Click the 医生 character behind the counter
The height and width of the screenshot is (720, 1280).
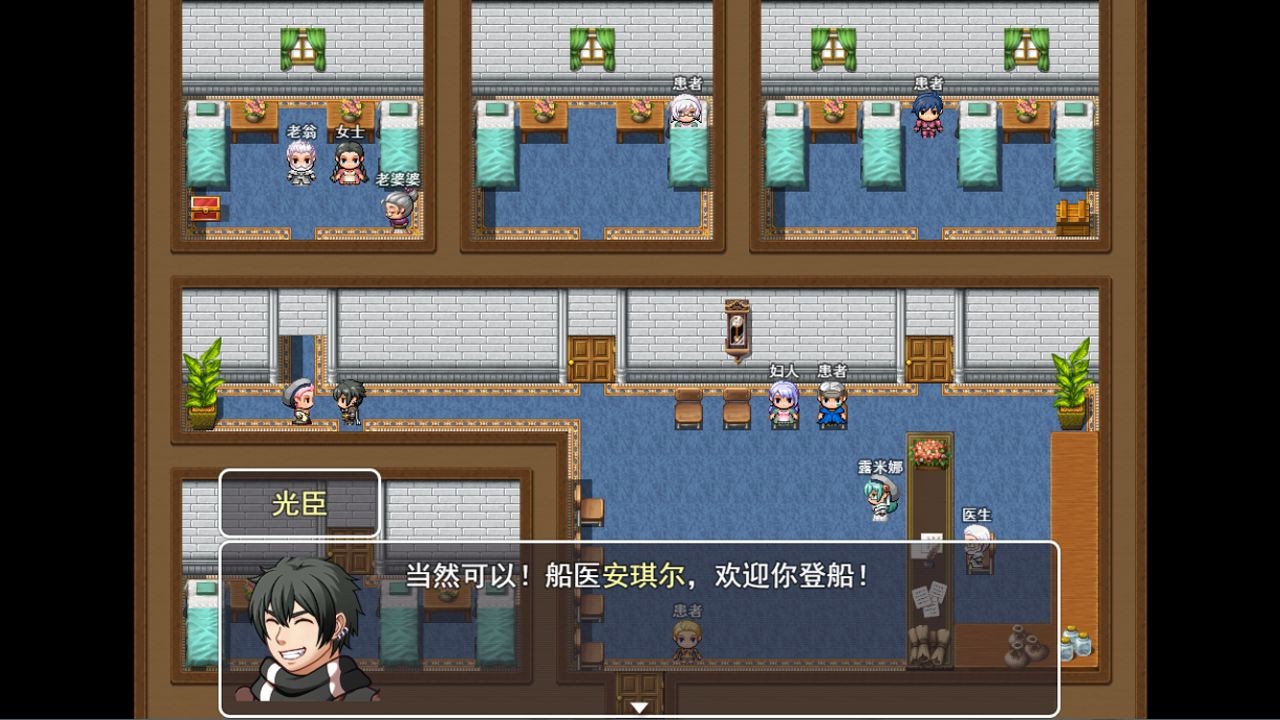point(978,545)
